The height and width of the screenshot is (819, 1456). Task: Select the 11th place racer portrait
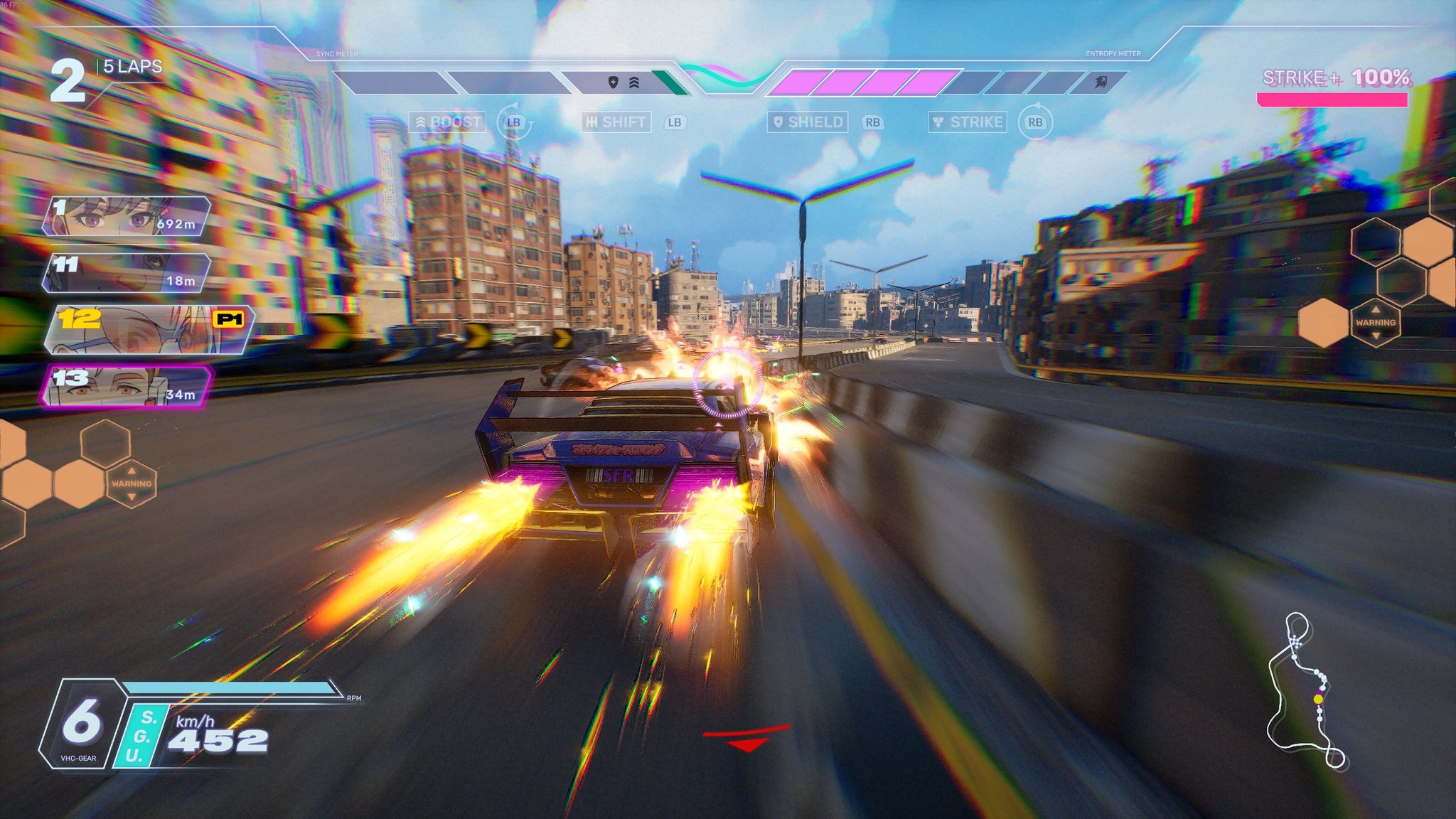(127, 273)
